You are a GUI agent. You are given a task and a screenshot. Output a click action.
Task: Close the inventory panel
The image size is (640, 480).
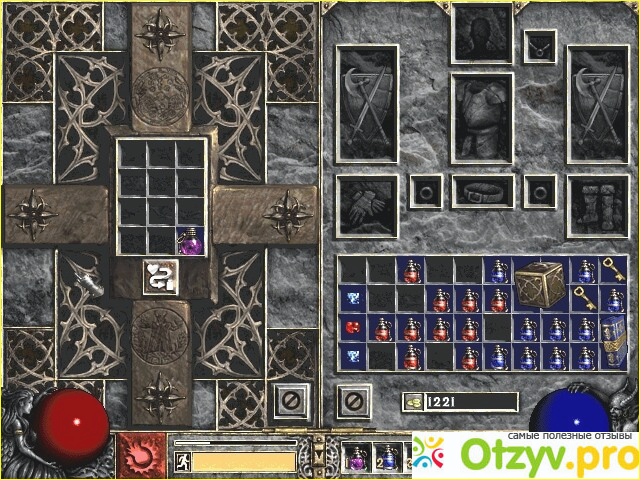click(352, 402)
